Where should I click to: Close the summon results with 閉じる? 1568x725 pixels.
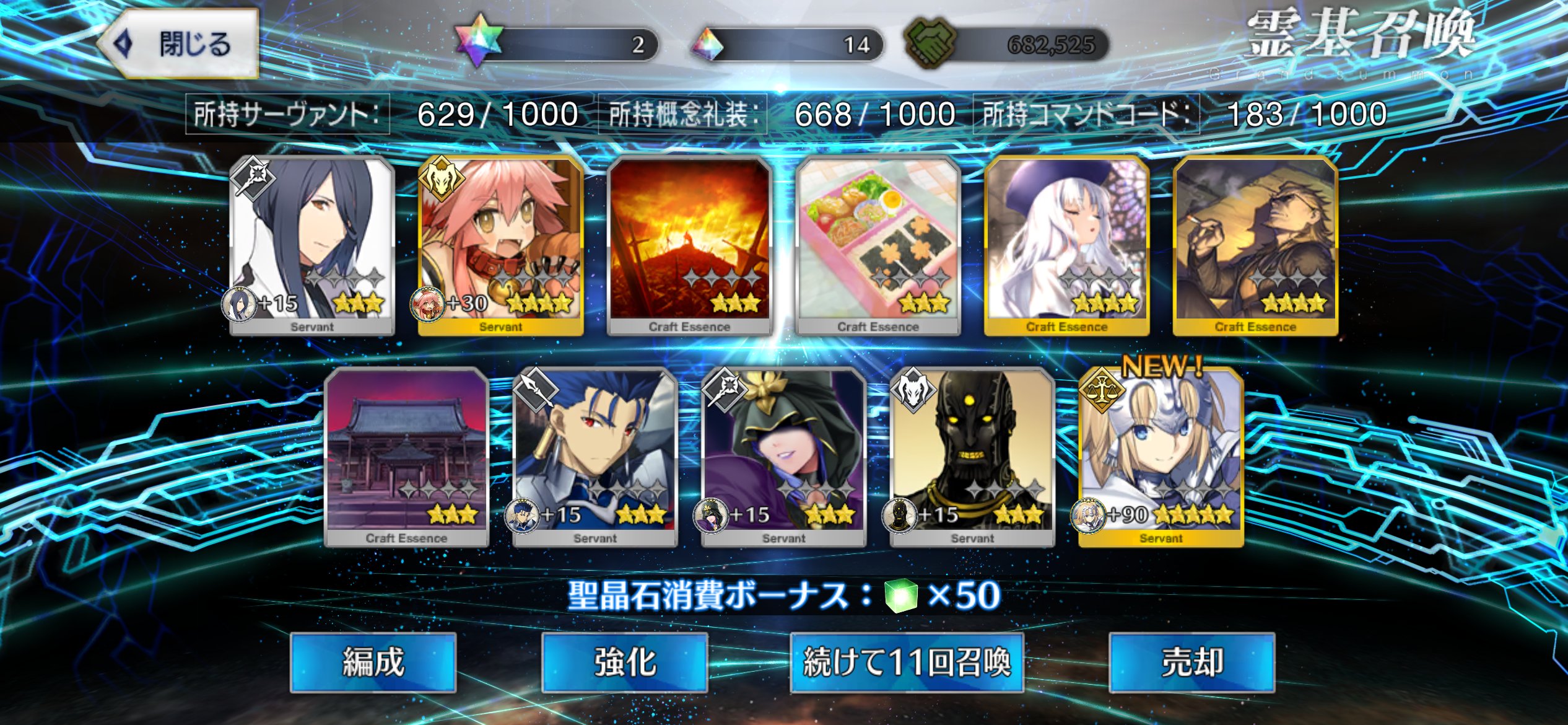(x=178, y=43)
